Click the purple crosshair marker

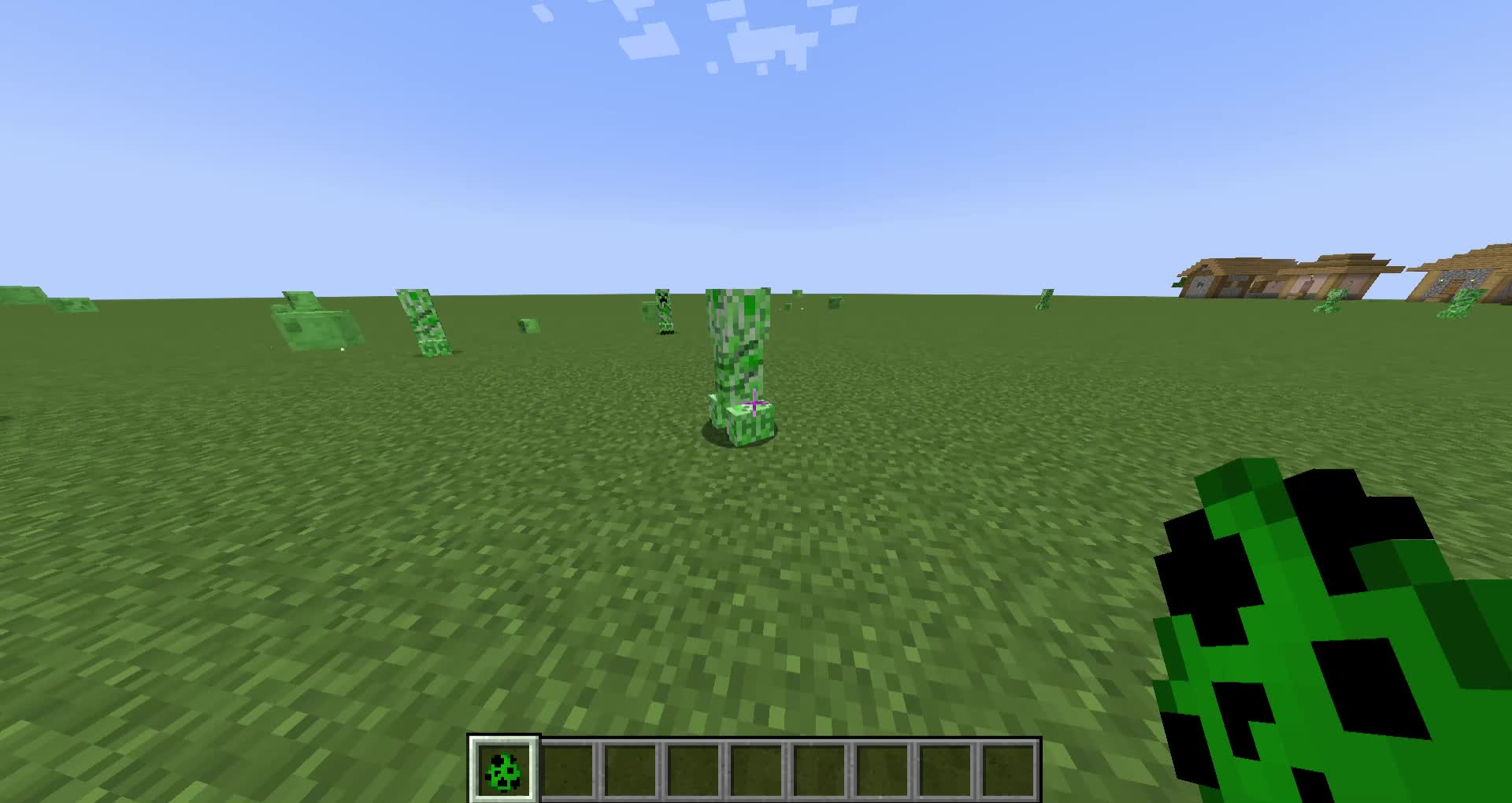pyautogui.click(x=754, y=404)
